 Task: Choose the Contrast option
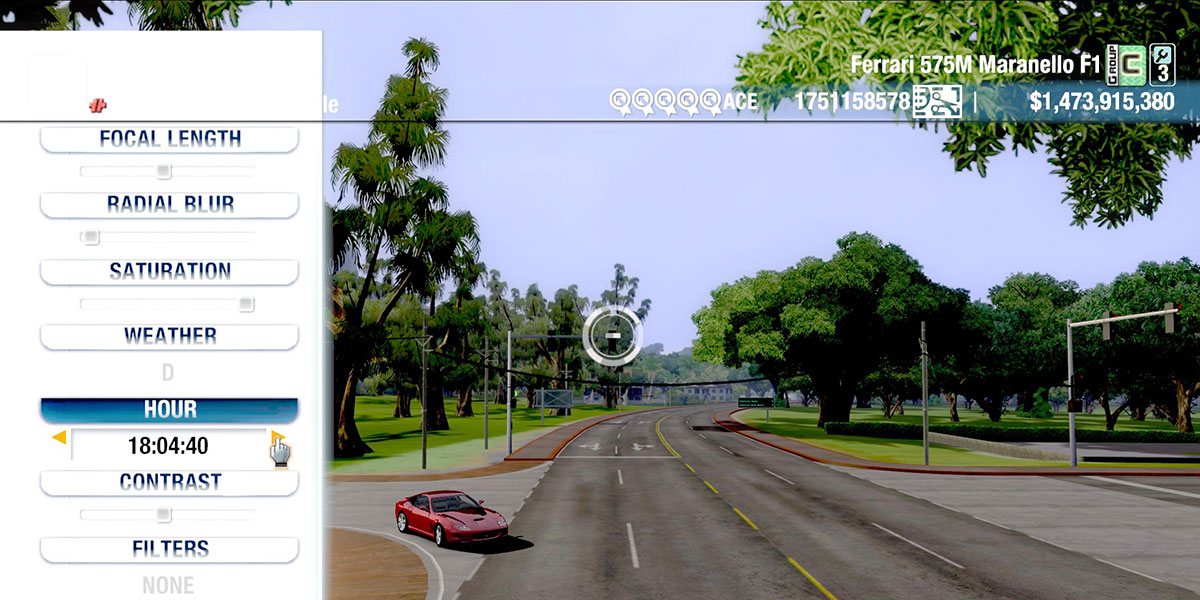[169, 482]
